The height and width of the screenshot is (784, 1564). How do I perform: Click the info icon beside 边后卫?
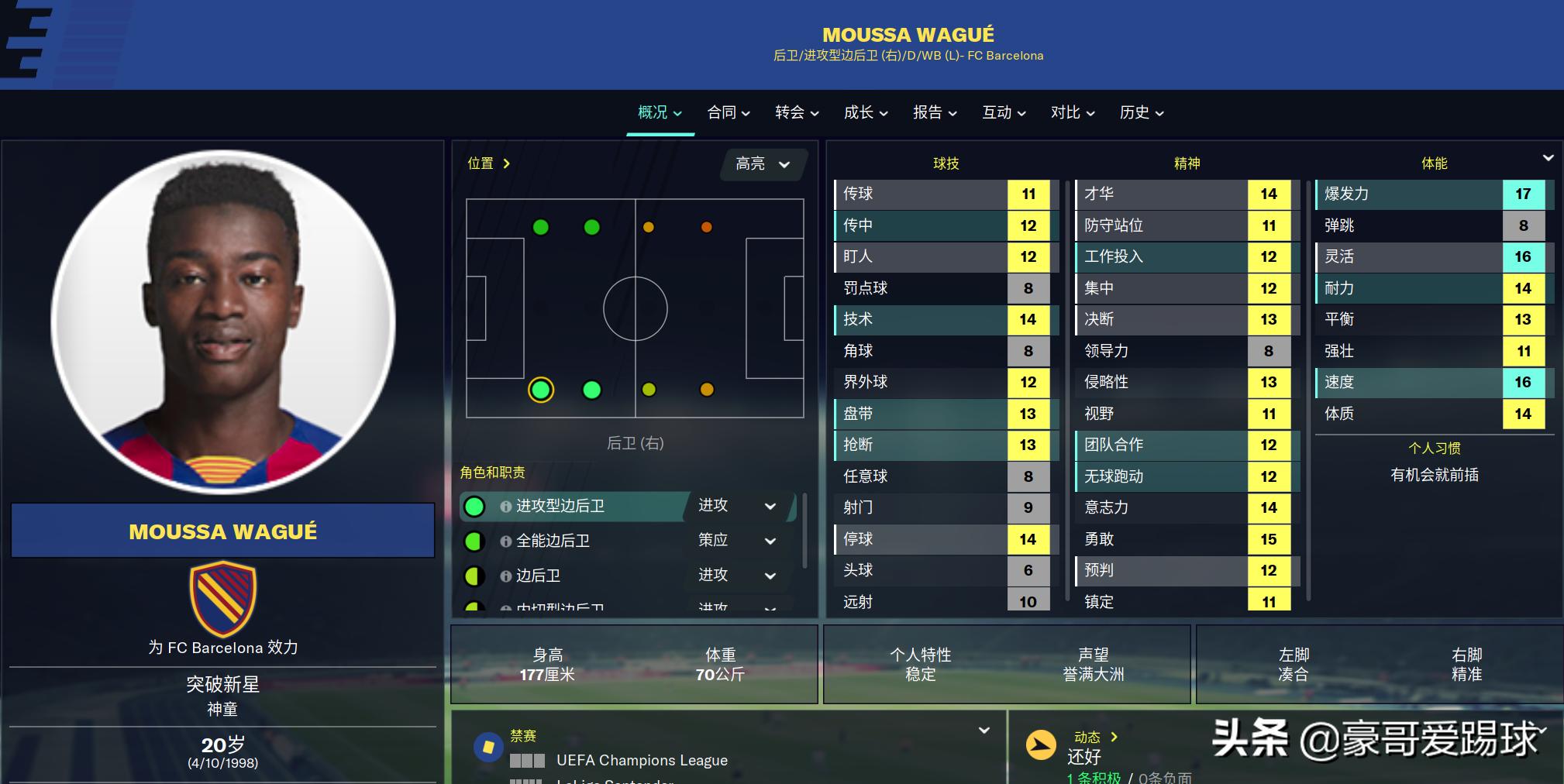tap(508, 576)
